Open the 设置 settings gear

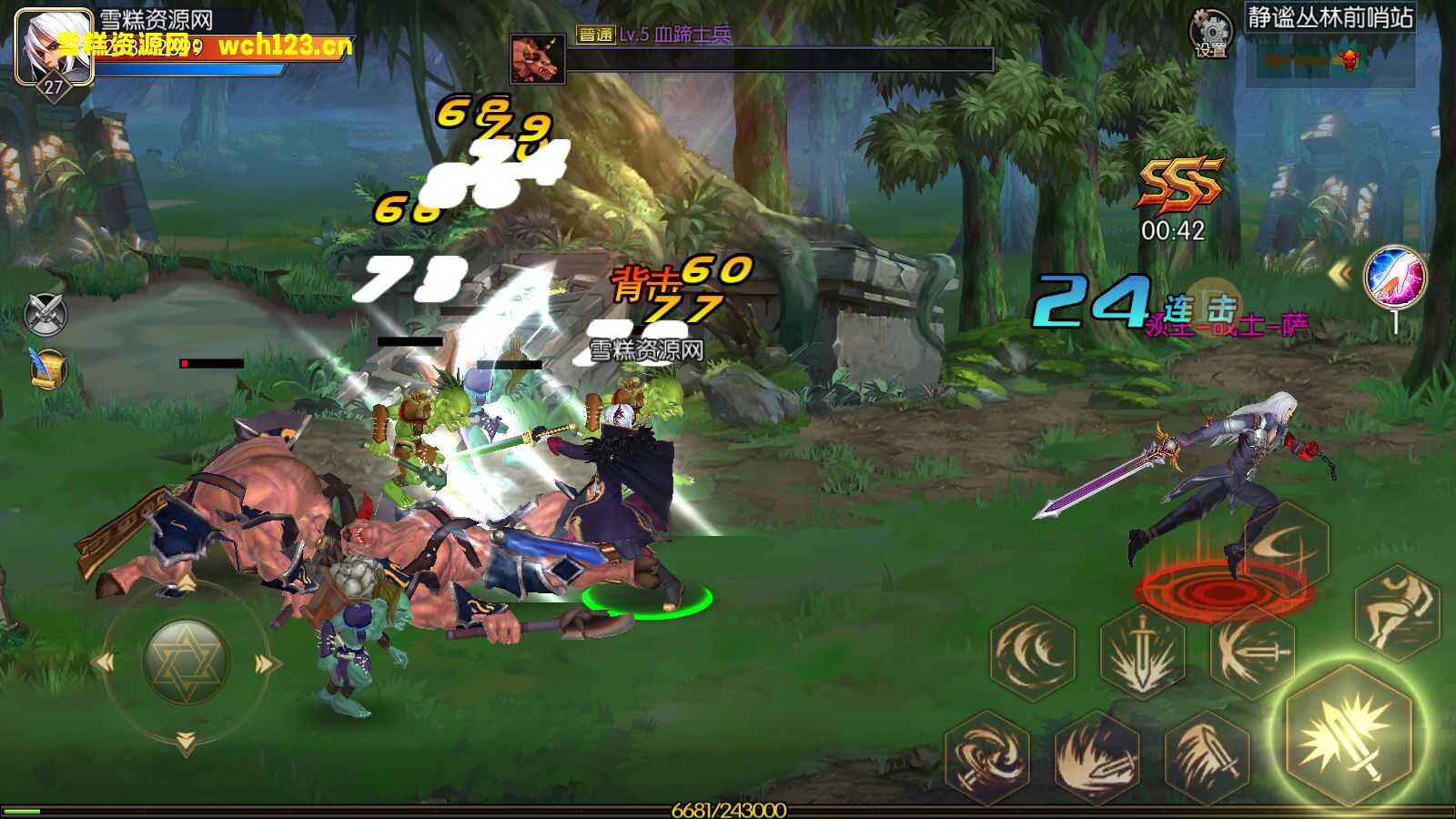tap(1210, 33)
